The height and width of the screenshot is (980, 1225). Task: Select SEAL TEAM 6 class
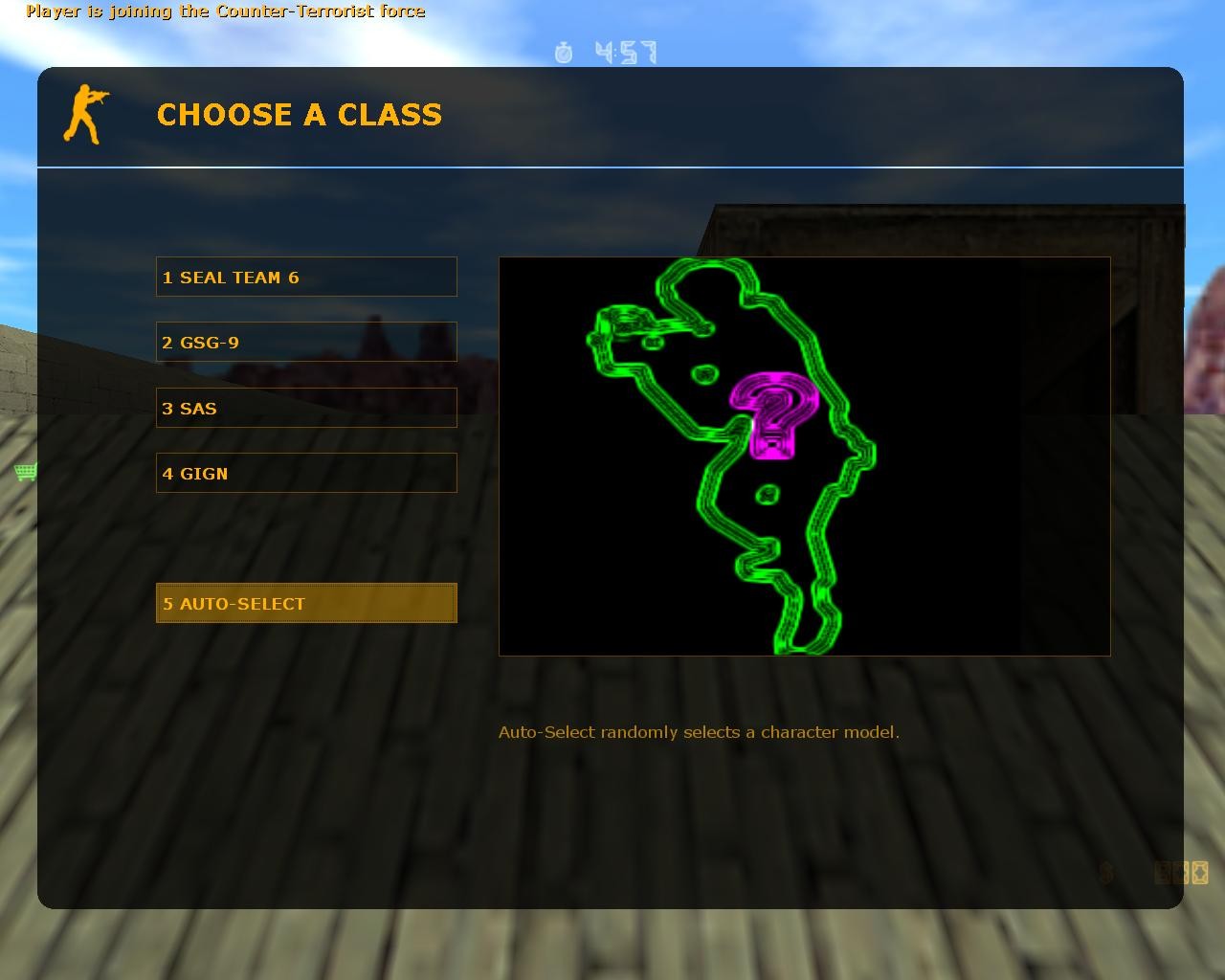[x=306, y=277]
